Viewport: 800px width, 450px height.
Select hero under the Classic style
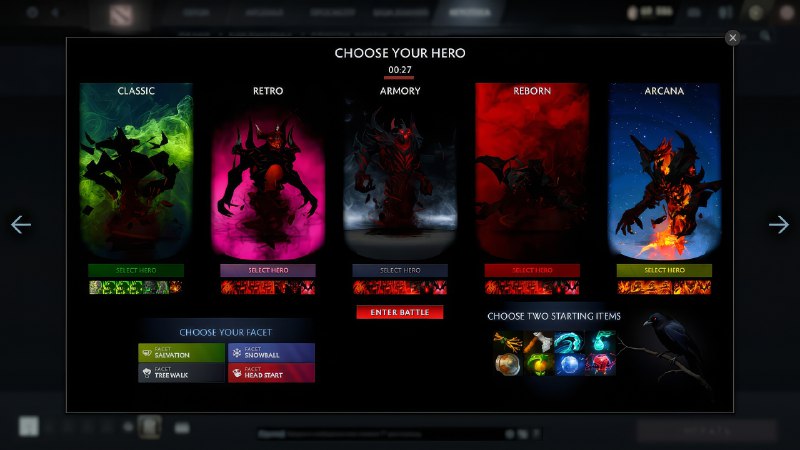(x=136, y=270)
